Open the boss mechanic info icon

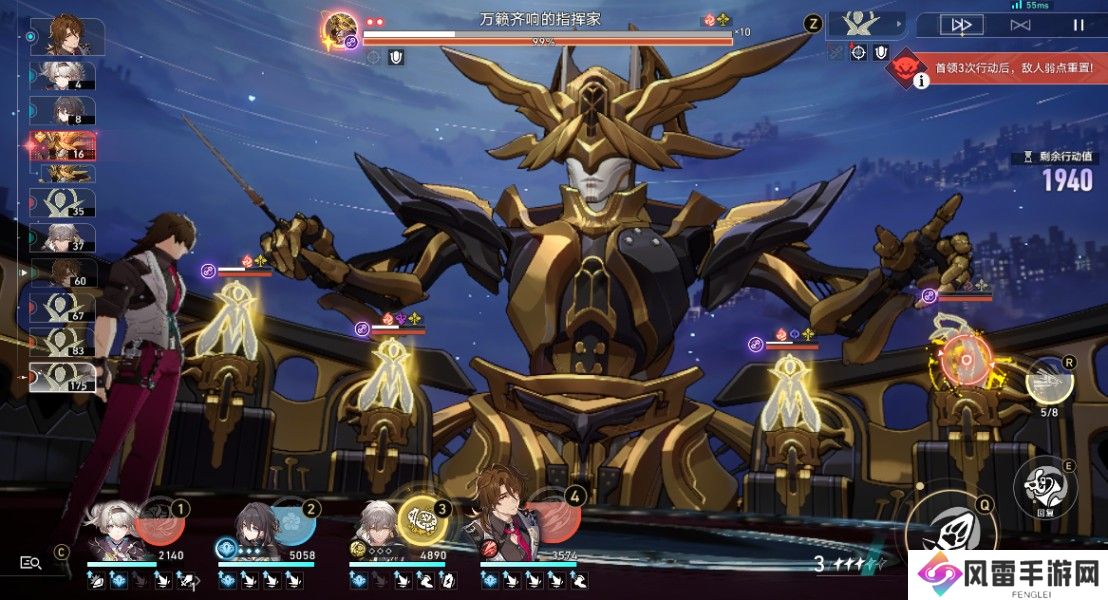coord(919,81)
